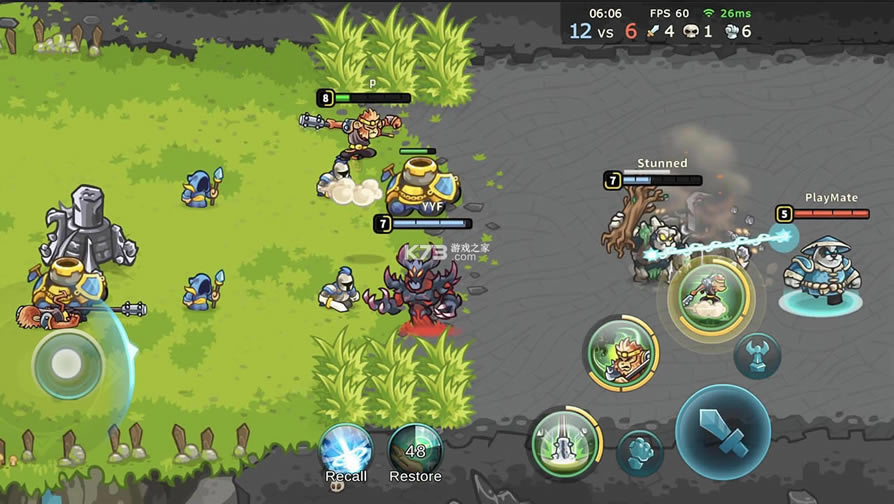Screen dimensions: 894x504
Task: Click the virtual movement joystick knob
Action: [x=67, y=364]
